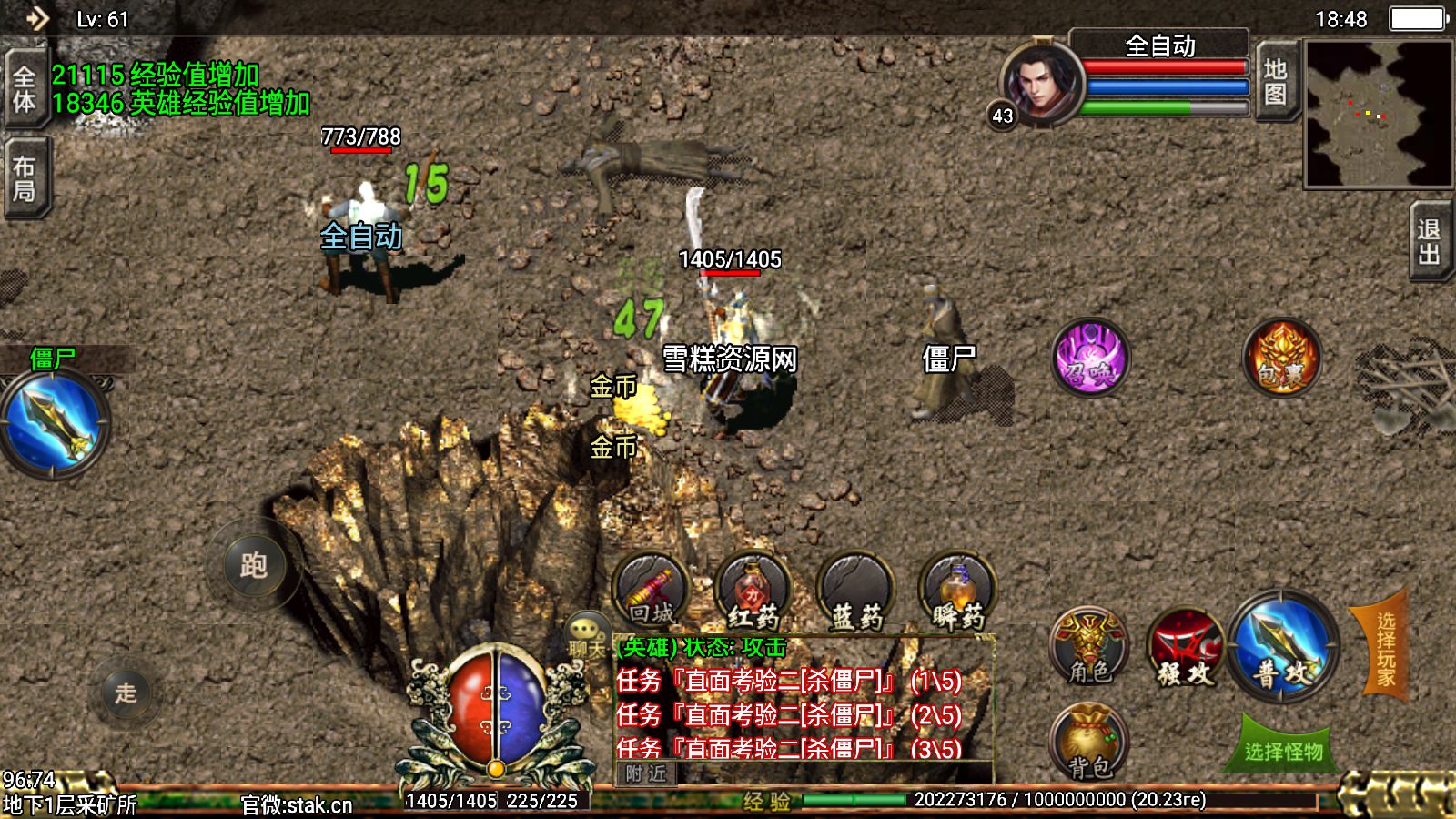
Task: Open the 角色 character sheet
Action: (1089, 647)
